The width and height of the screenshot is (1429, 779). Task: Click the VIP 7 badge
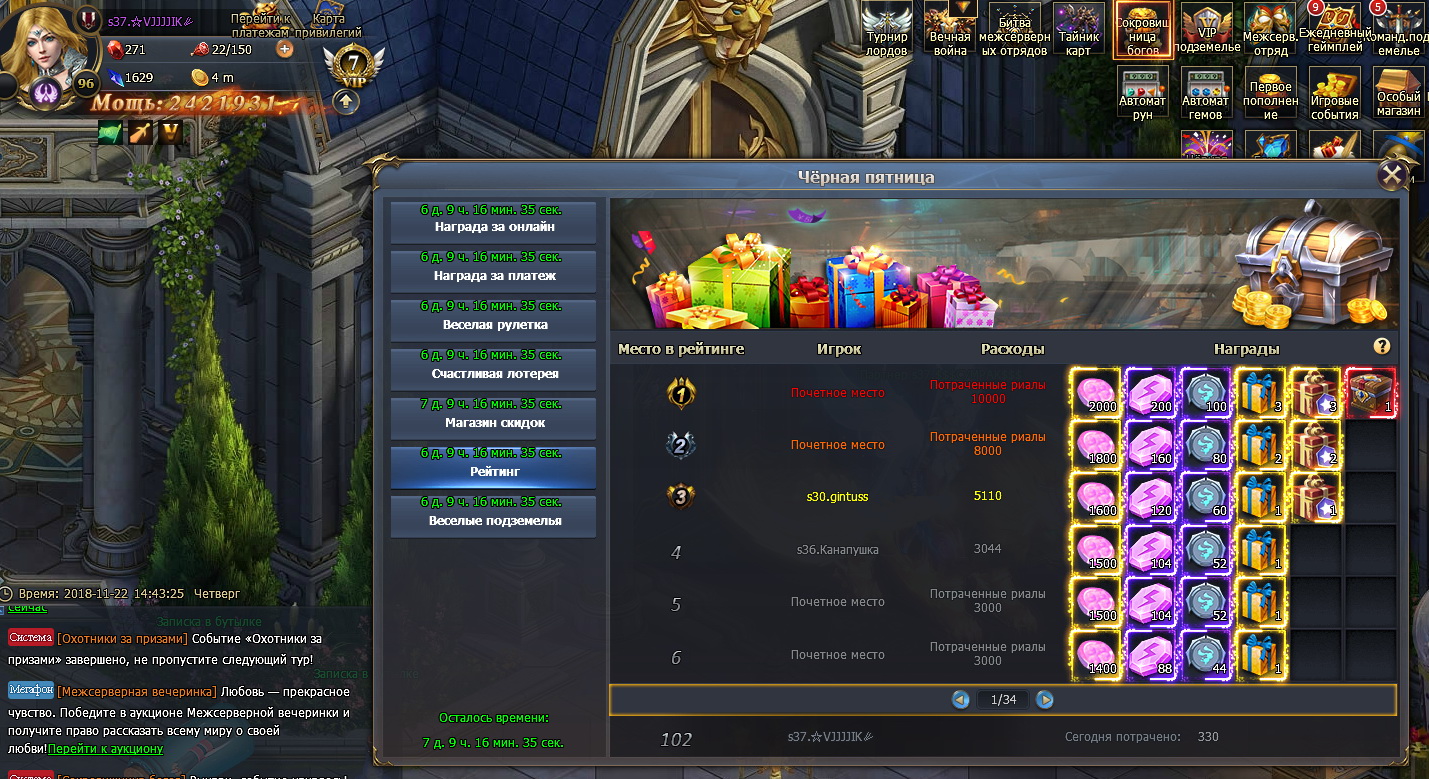pos(354,68)
